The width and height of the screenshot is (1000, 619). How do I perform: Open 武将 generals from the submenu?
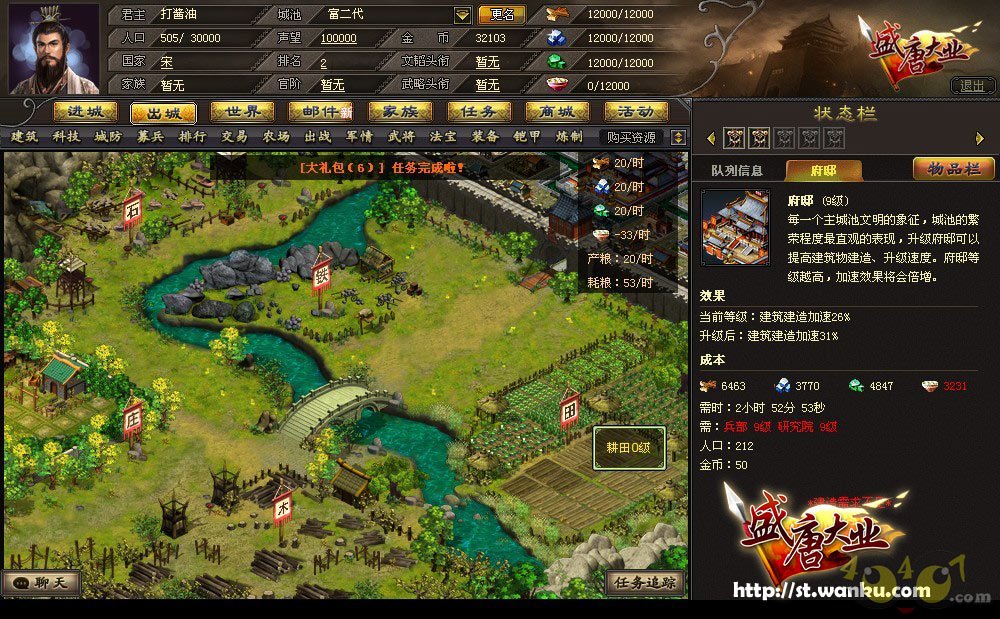coord(401,137)
